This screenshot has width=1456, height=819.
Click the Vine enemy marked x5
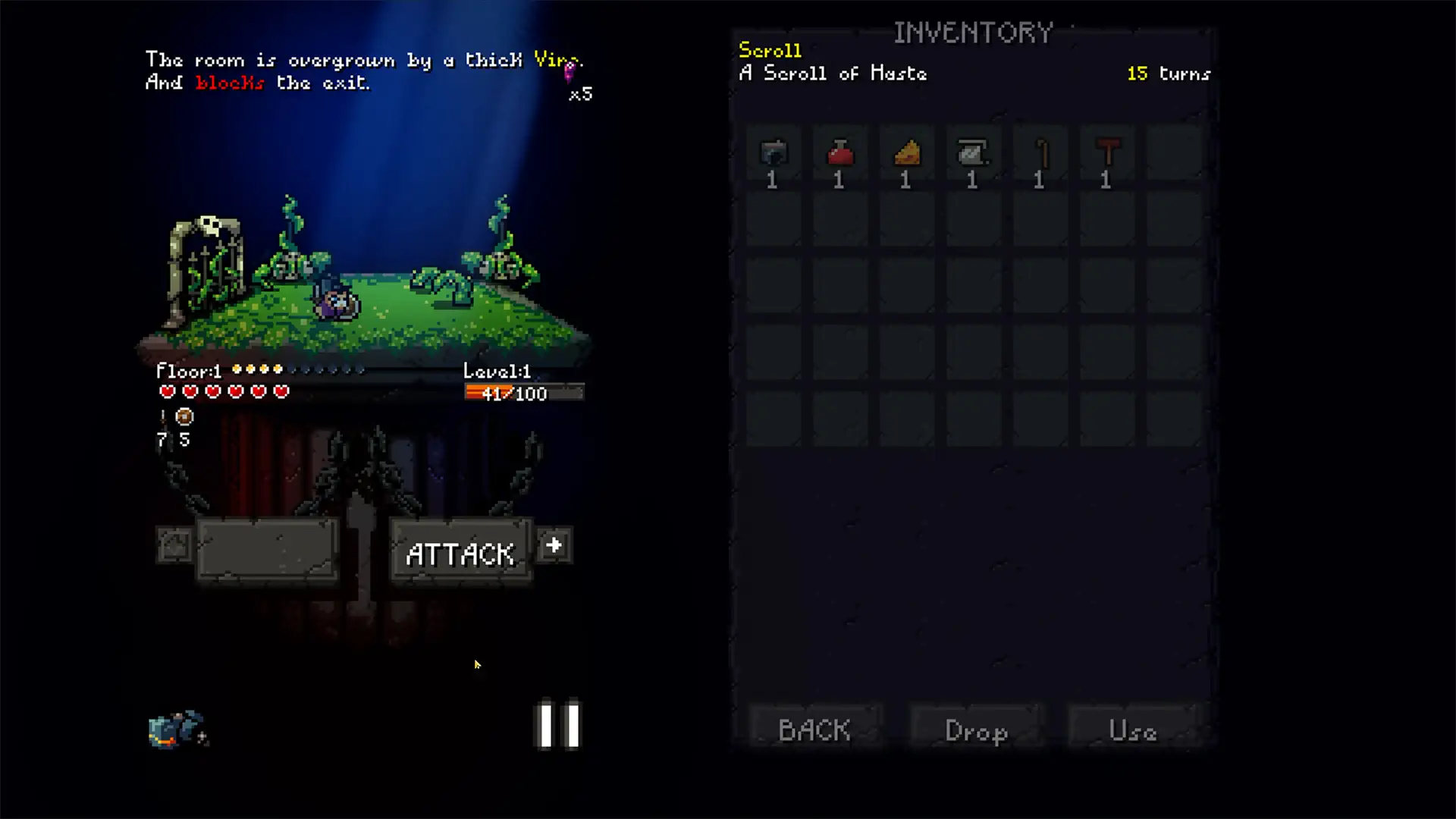click(x=569, y=74)
